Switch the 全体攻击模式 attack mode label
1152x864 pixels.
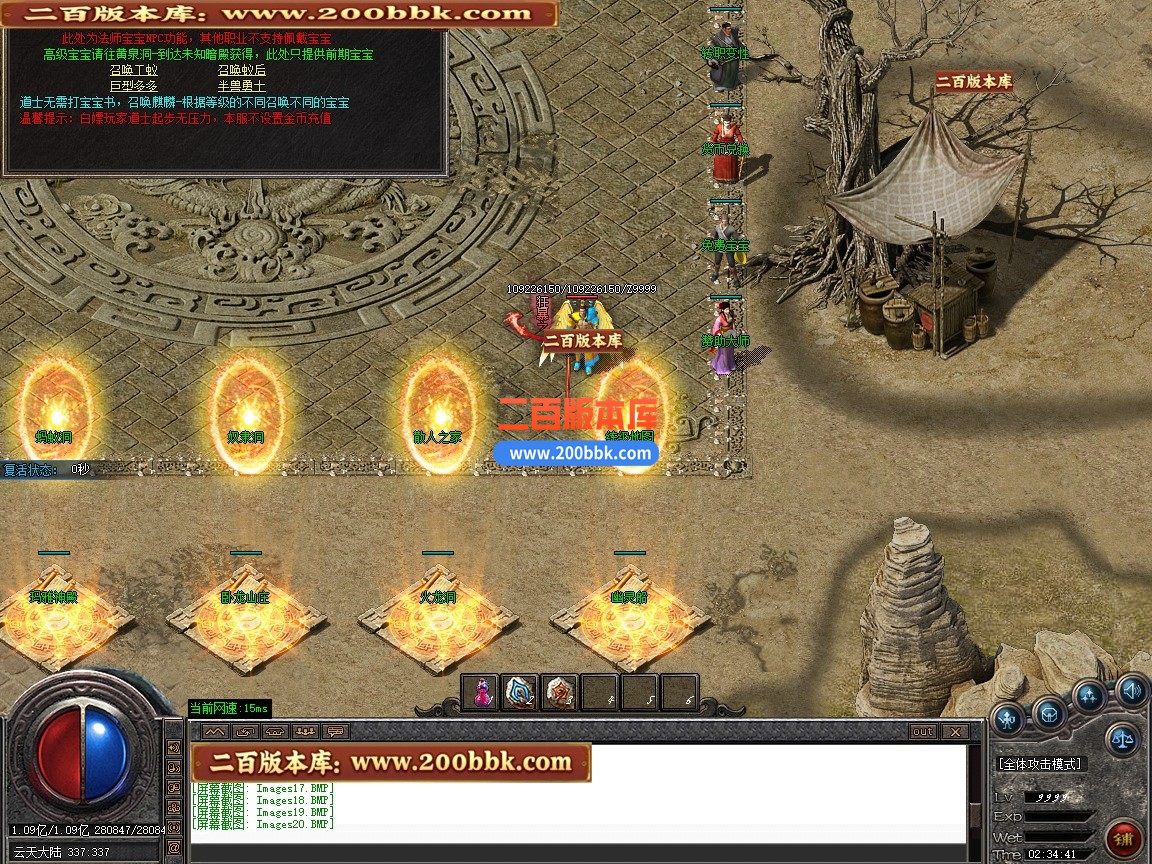(x=1040, y=764)
